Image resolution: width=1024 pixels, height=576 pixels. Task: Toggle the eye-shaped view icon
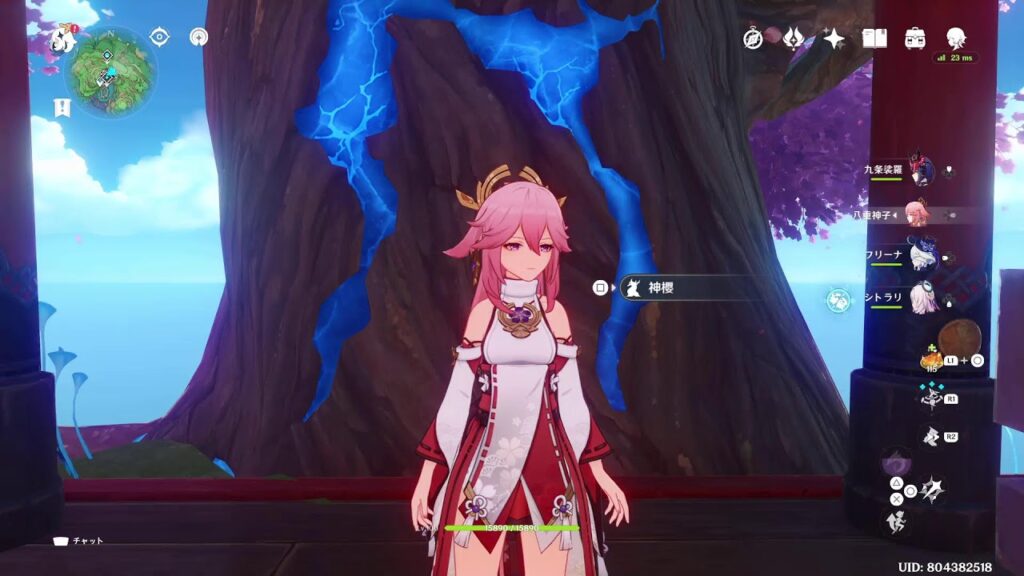click(x=159, y=37)
